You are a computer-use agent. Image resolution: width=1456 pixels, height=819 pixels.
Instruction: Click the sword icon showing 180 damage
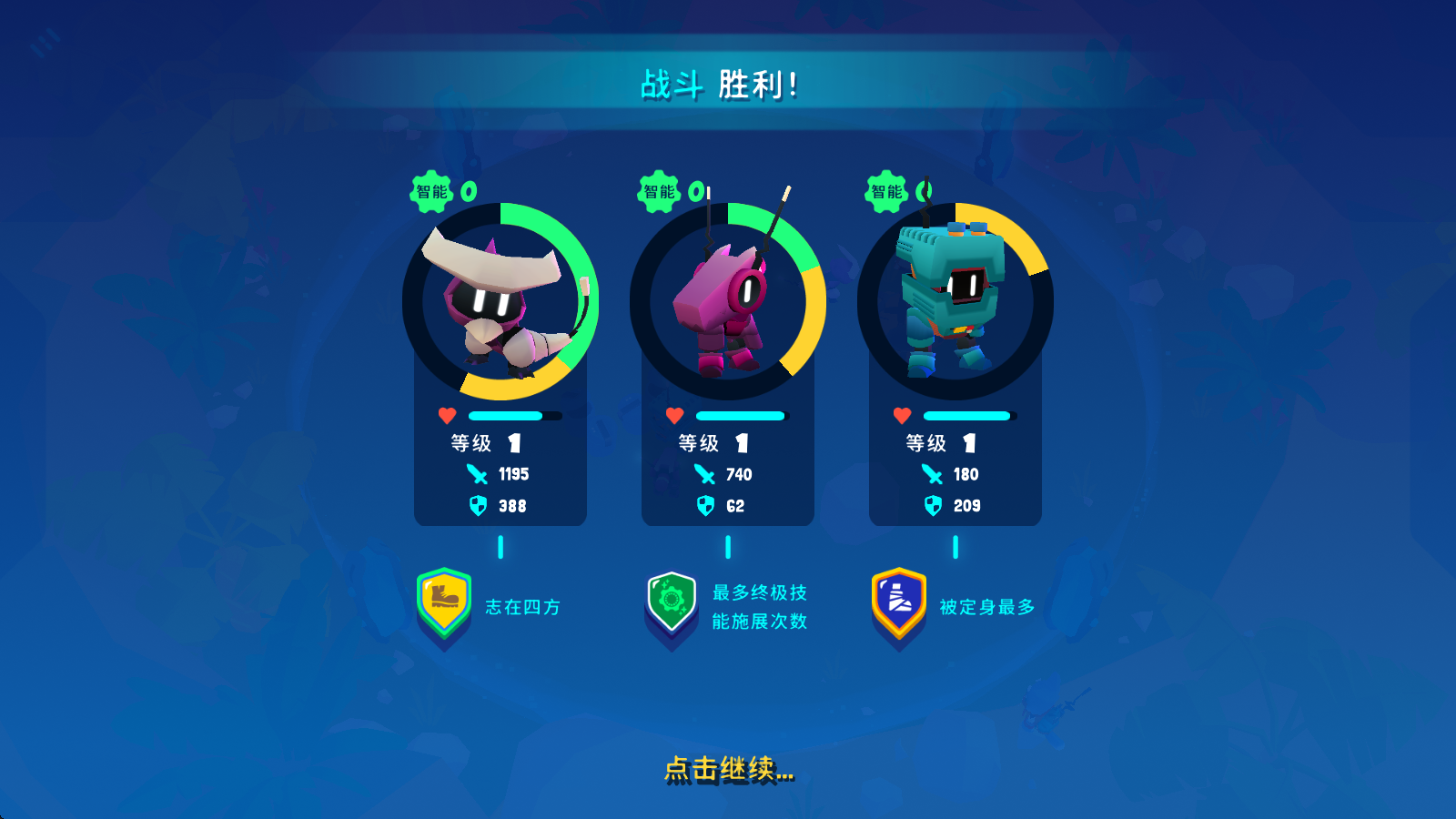[x=932, y=474]
